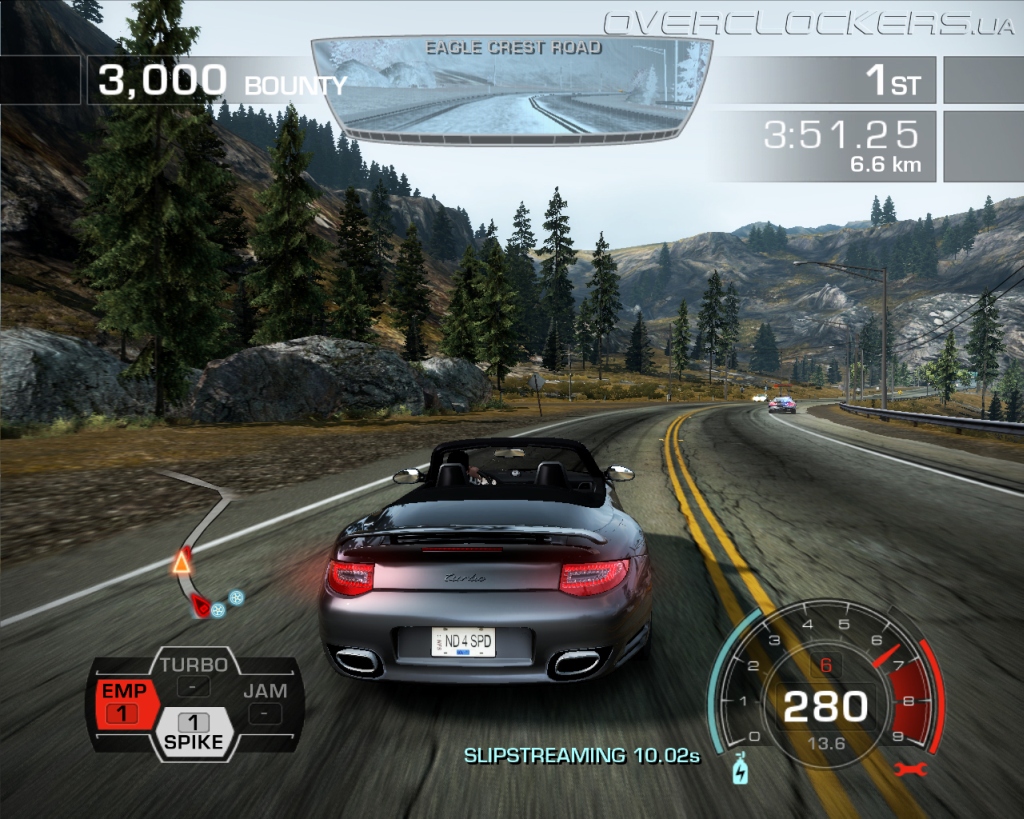Select the Jam weapon slot

(x=265, y=701)
